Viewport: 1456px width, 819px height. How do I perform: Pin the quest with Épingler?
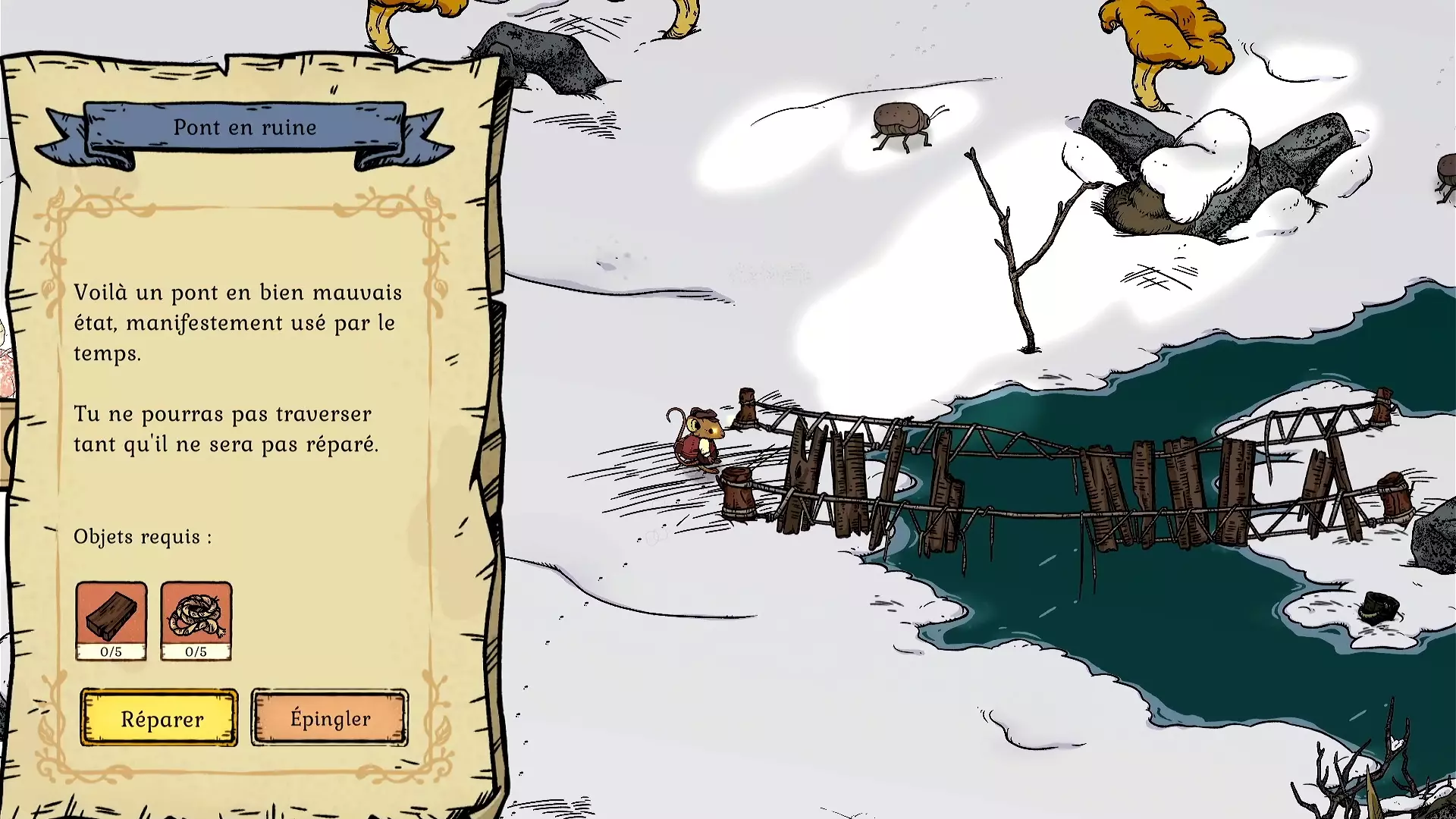[x=330, y=717]
